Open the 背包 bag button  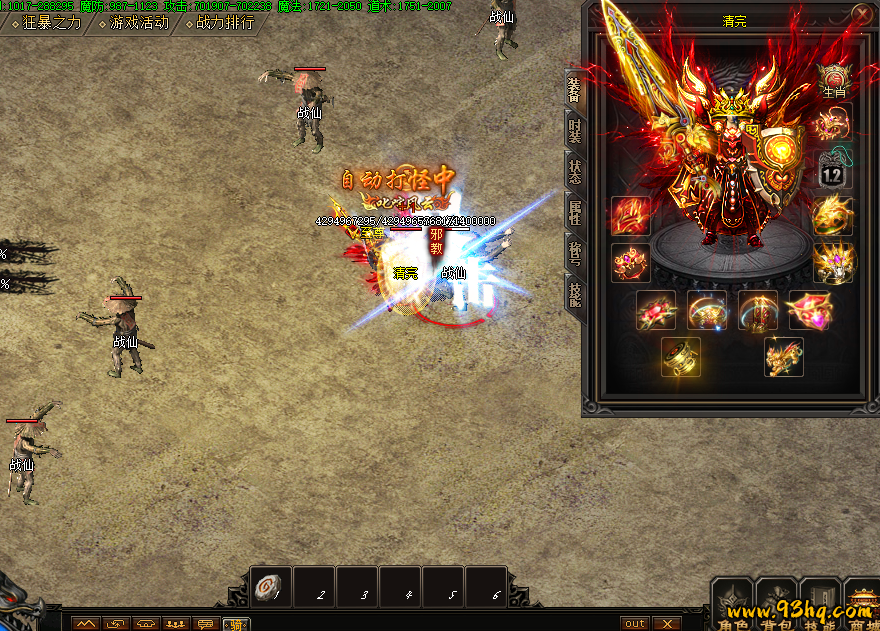coord(777,603)
